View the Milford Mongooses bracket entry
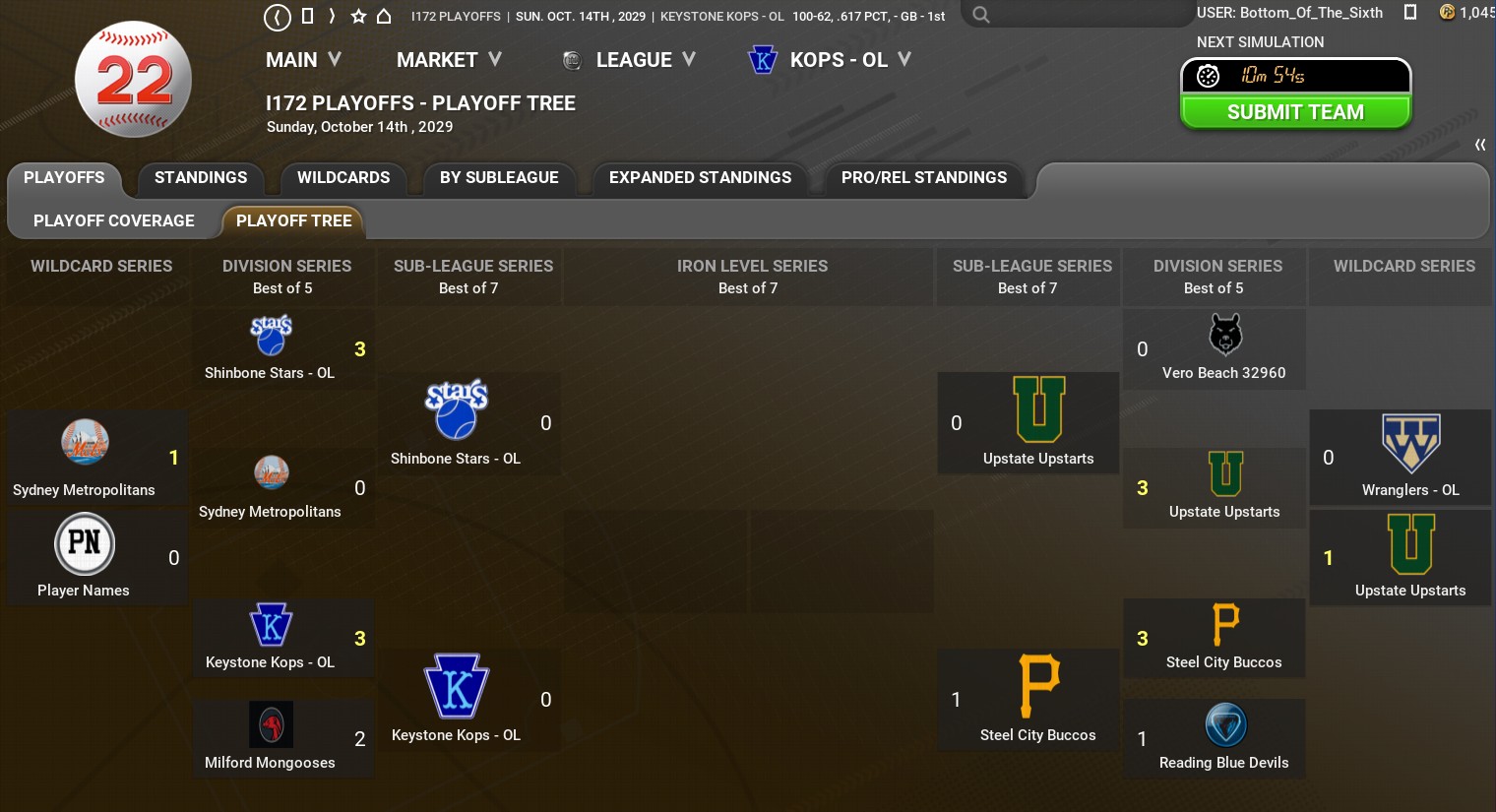1496x812 pixels. click(x=271, y=739)
